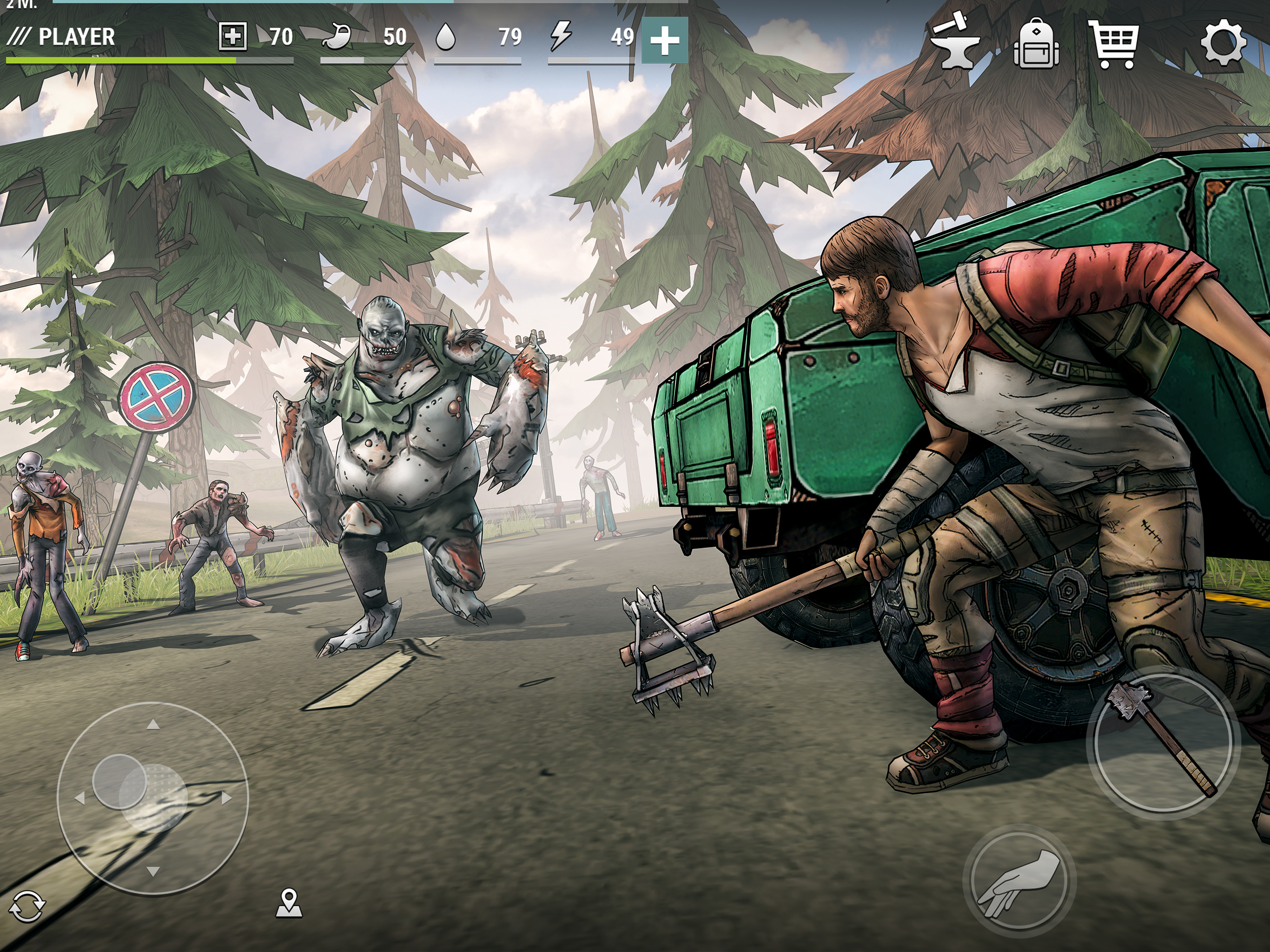Open the crafting anvil menu
This screenshot has width=1270, height=952.
[955, 44]
